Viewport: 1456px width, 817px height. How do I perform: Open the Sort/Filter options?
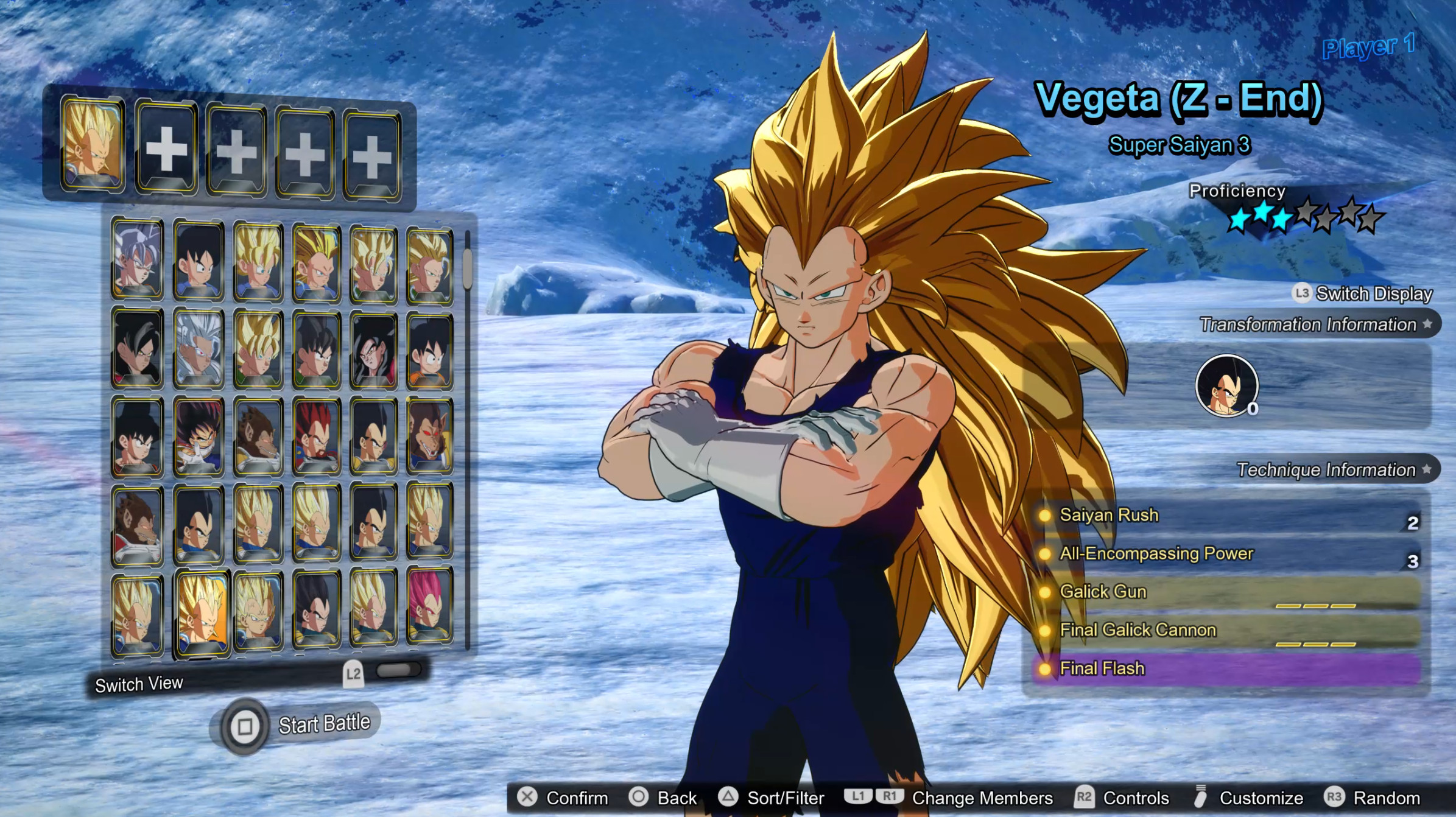point(771,798)
